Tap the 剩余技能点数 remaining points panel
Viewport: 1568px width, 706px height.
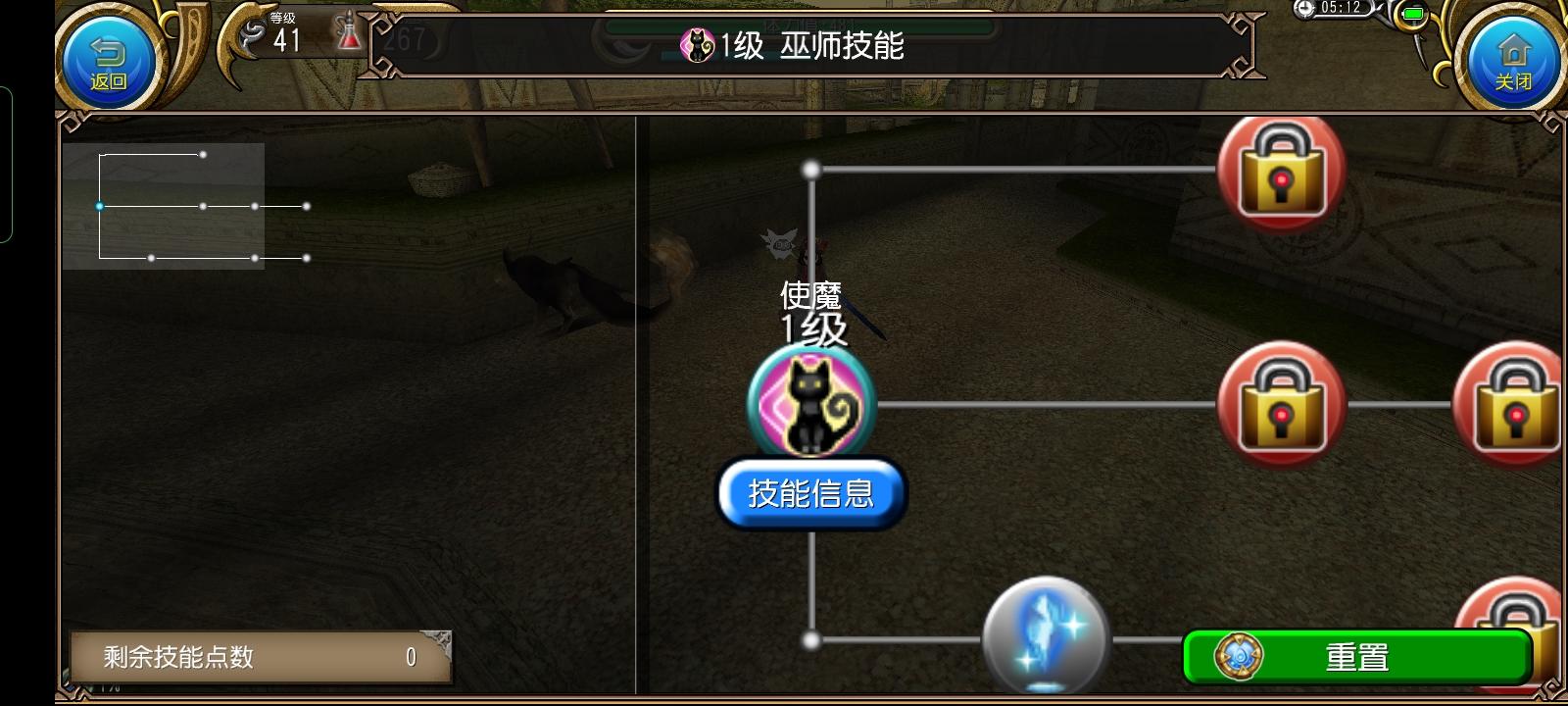point(260,657)
